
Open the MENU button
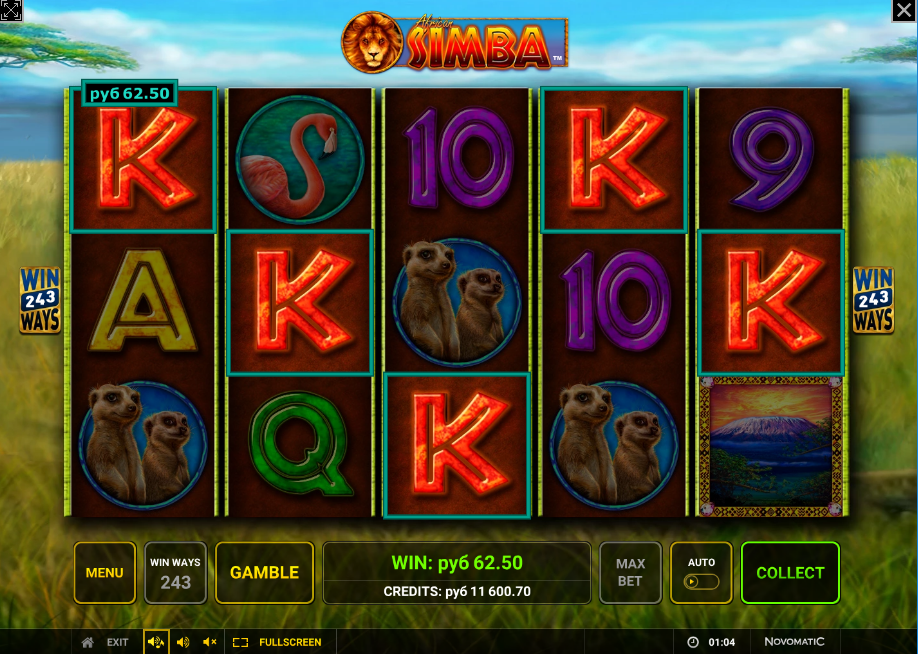click(x=104, y=573)
